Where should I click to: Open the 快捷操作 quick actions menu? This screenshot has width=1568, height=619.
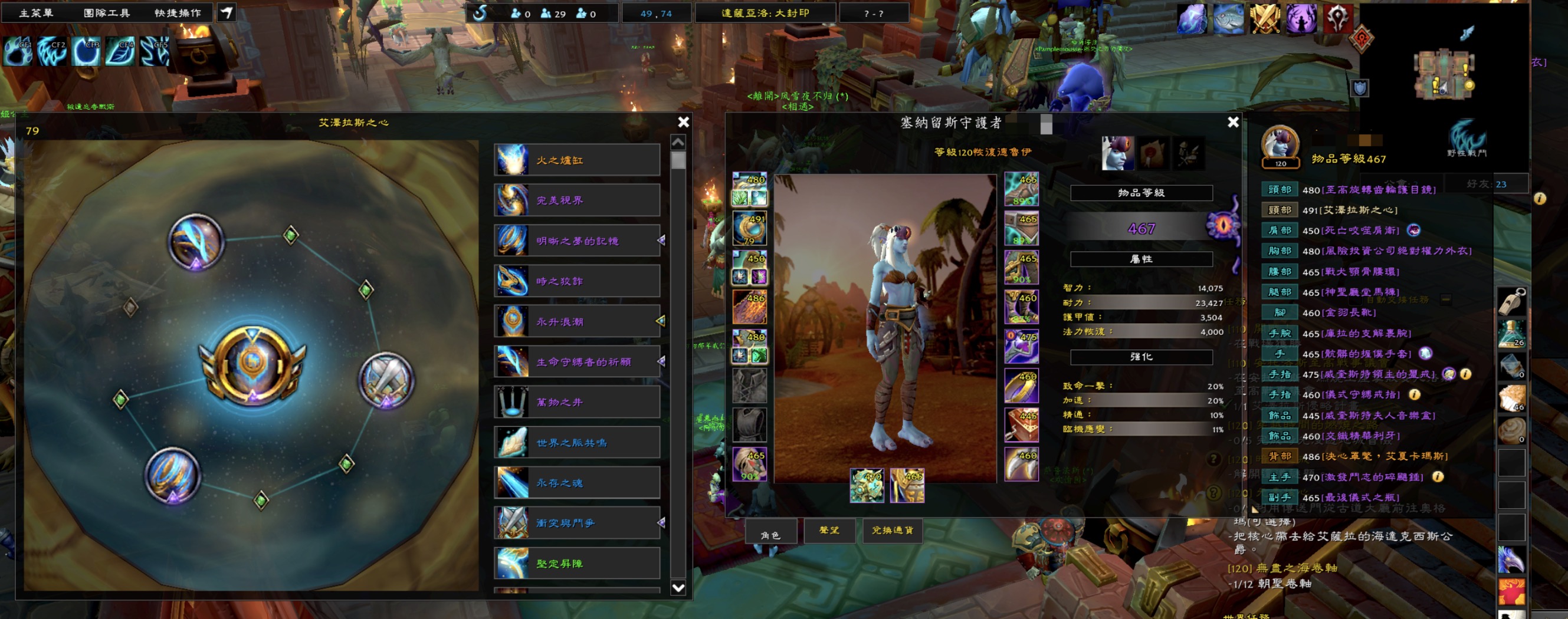pyautogui.click(x=177, y=13)
